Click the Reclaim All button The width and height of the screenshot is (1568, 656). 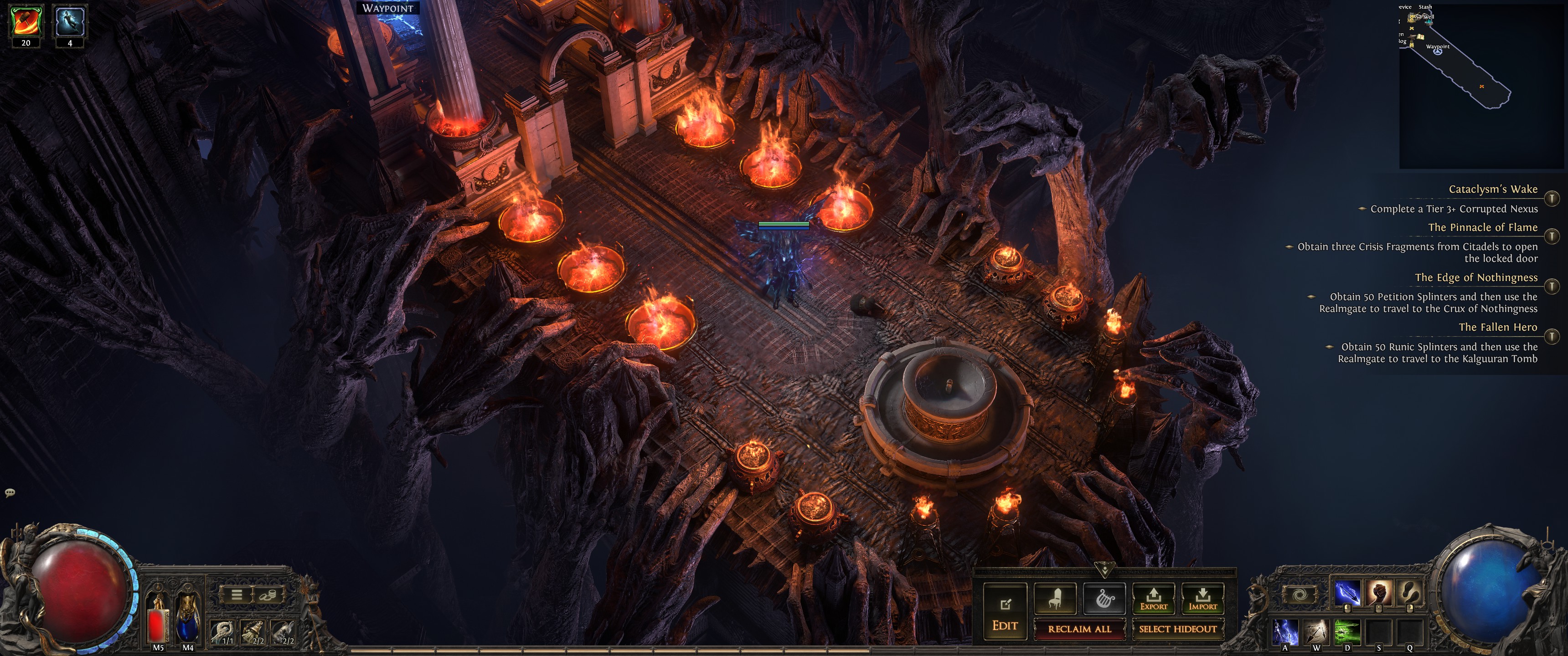(1079, 629)
